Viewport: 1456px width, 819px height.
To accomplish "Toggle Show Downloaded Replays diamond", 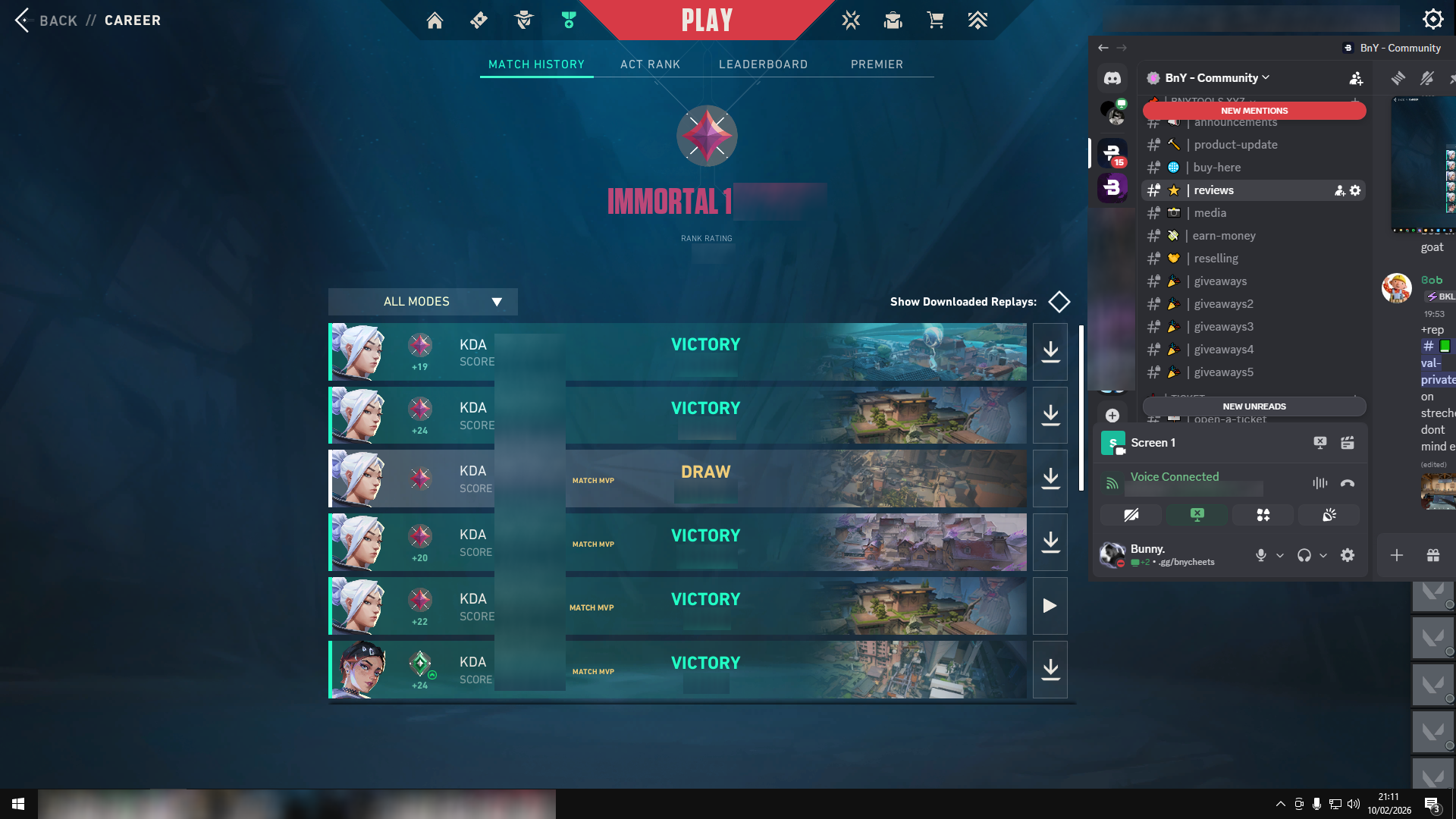I will point(1059,302).
